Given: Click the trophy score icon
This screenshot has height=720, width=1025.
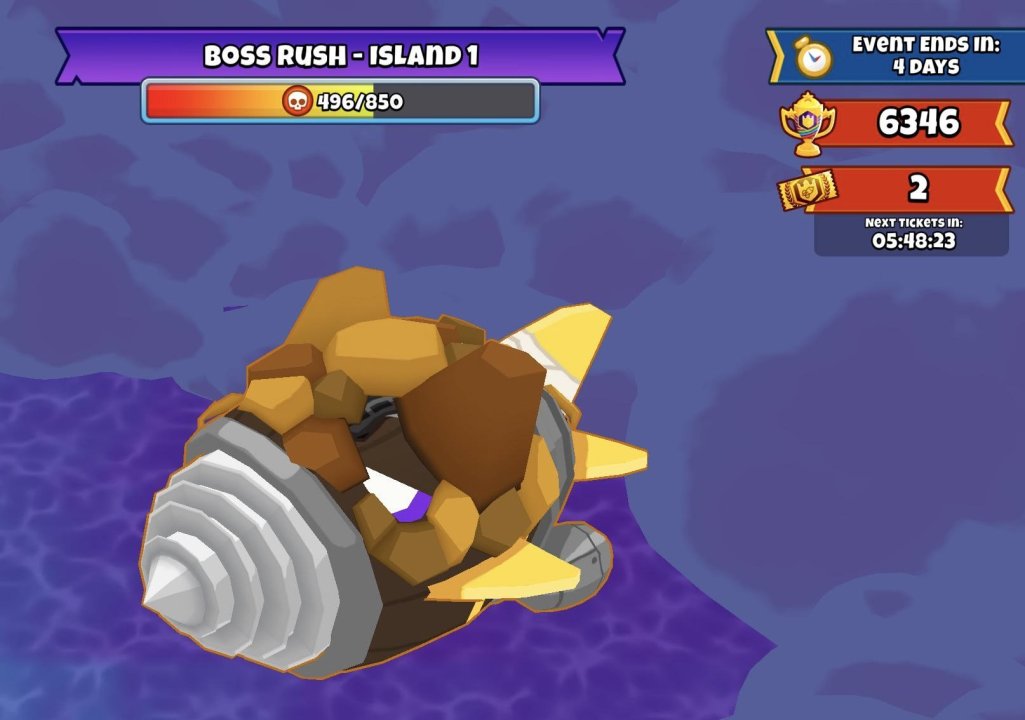Looking at the screenshot, I should [x=804, y=125].
